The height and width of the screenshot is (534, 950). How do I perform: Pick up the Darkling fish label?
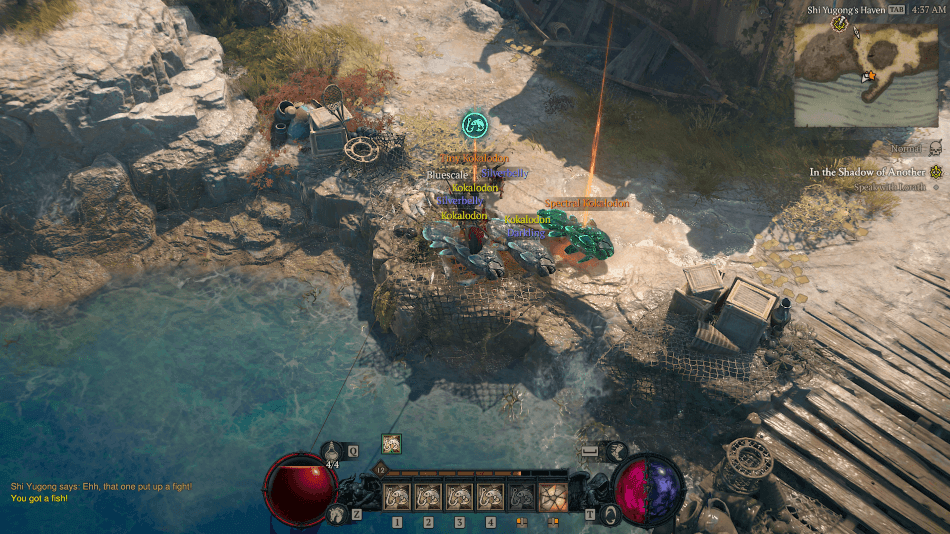click(x=525, y=233)
